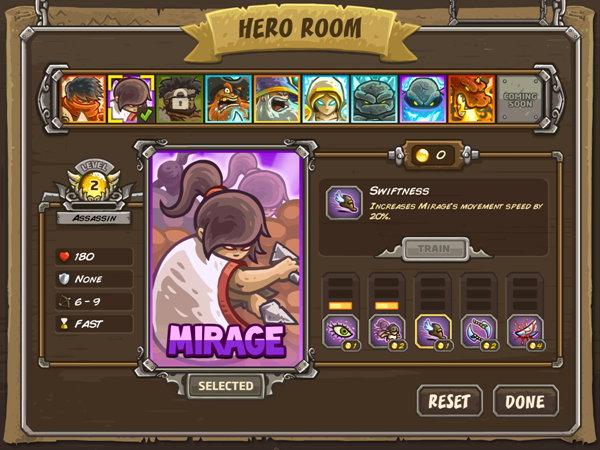Image resolution: width=600 pixels, height=450 pixels.
Task: Select the stone golem hero portrait
Action: 375,99
